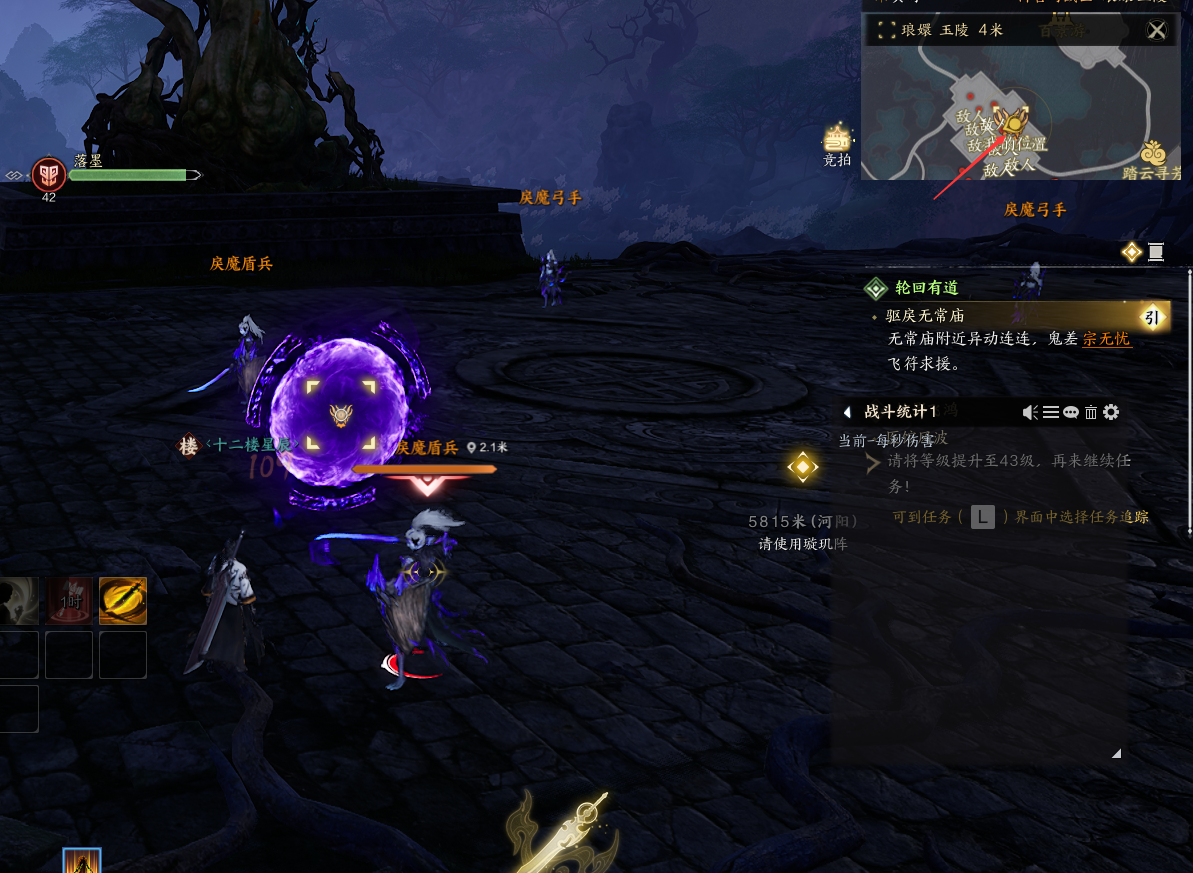This screenshot has width=1193, height=873.
Task: Clear combat stats with trash icon
Action: pos(1090,412)
